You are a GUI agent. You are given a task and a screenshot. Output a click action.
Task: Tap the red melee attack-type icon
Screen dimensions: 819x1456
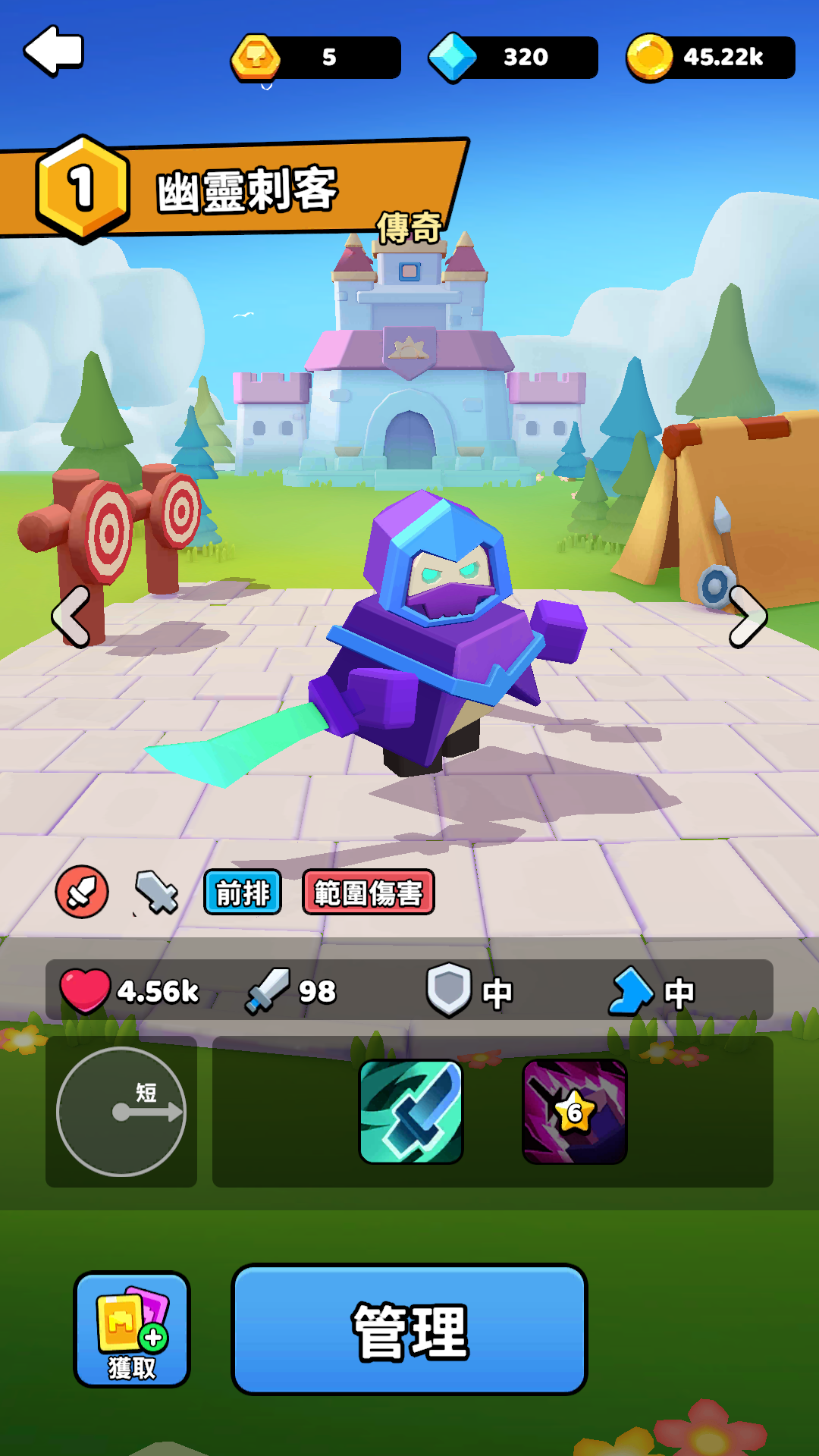click(82, 892)
